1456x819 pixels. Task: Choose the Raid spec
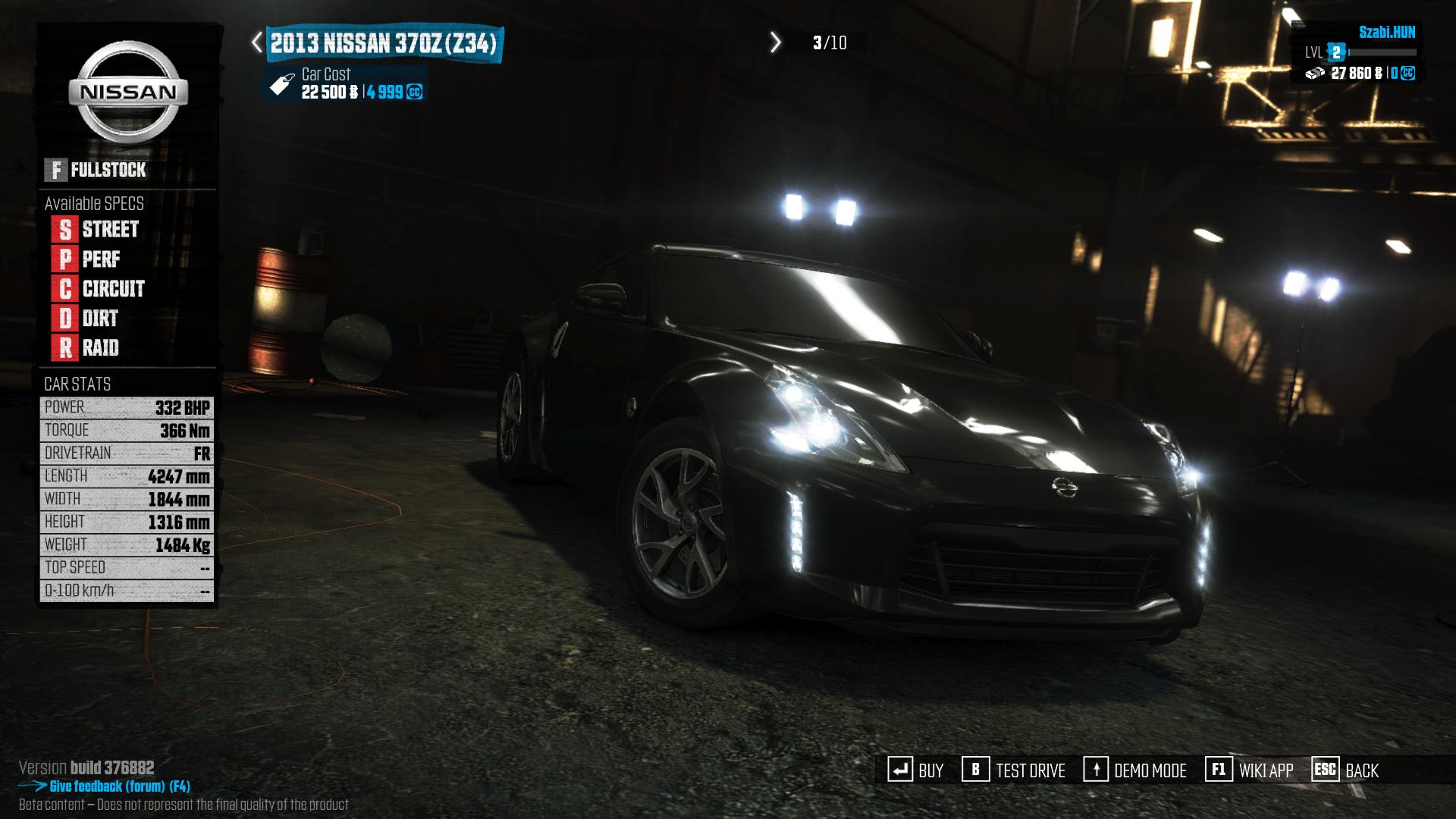click(x=86, y=348)
